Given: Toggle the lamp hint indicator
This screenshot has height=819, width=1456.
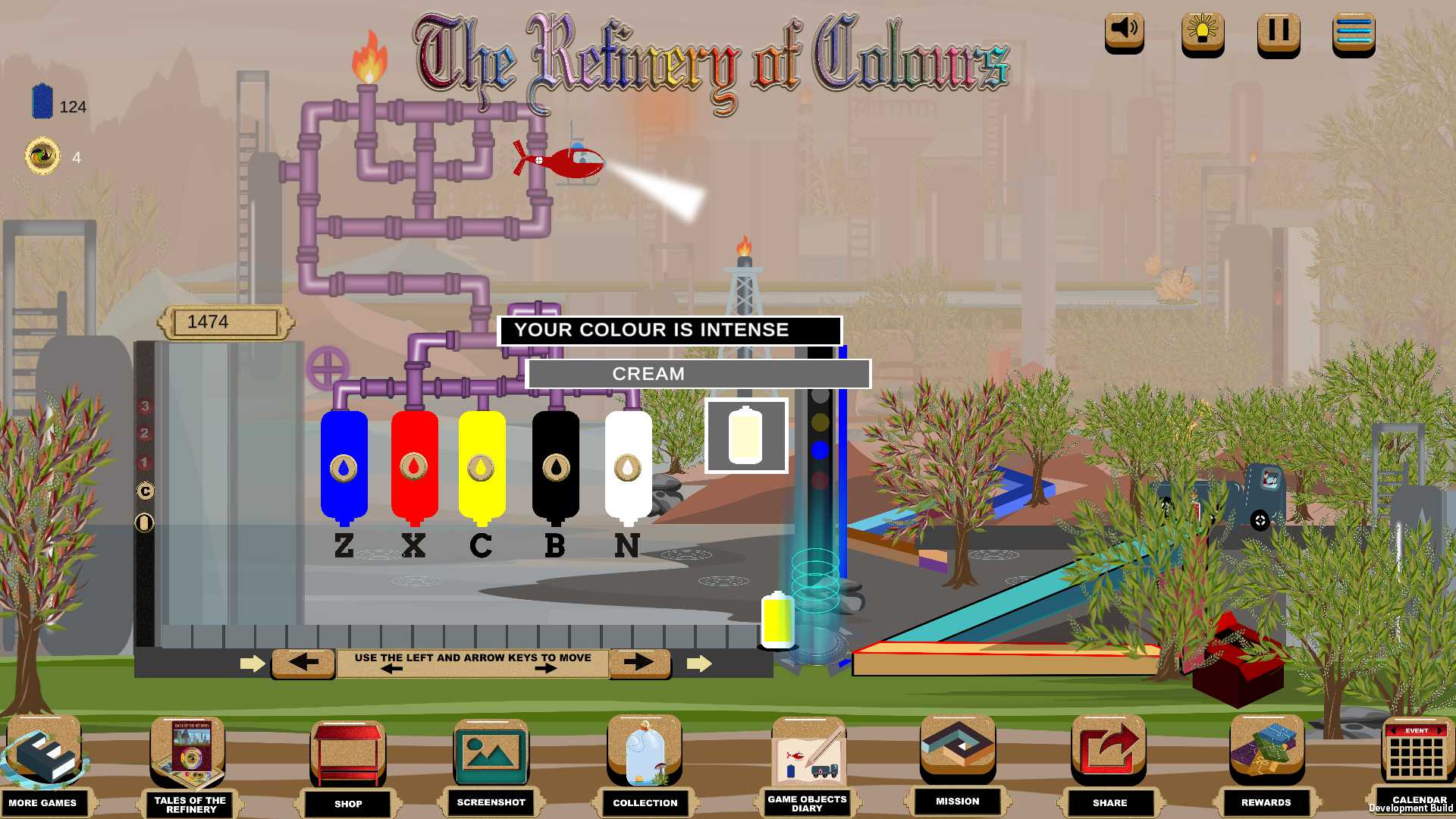Looking at the screenshot, I should click(x=1202, y=32).
